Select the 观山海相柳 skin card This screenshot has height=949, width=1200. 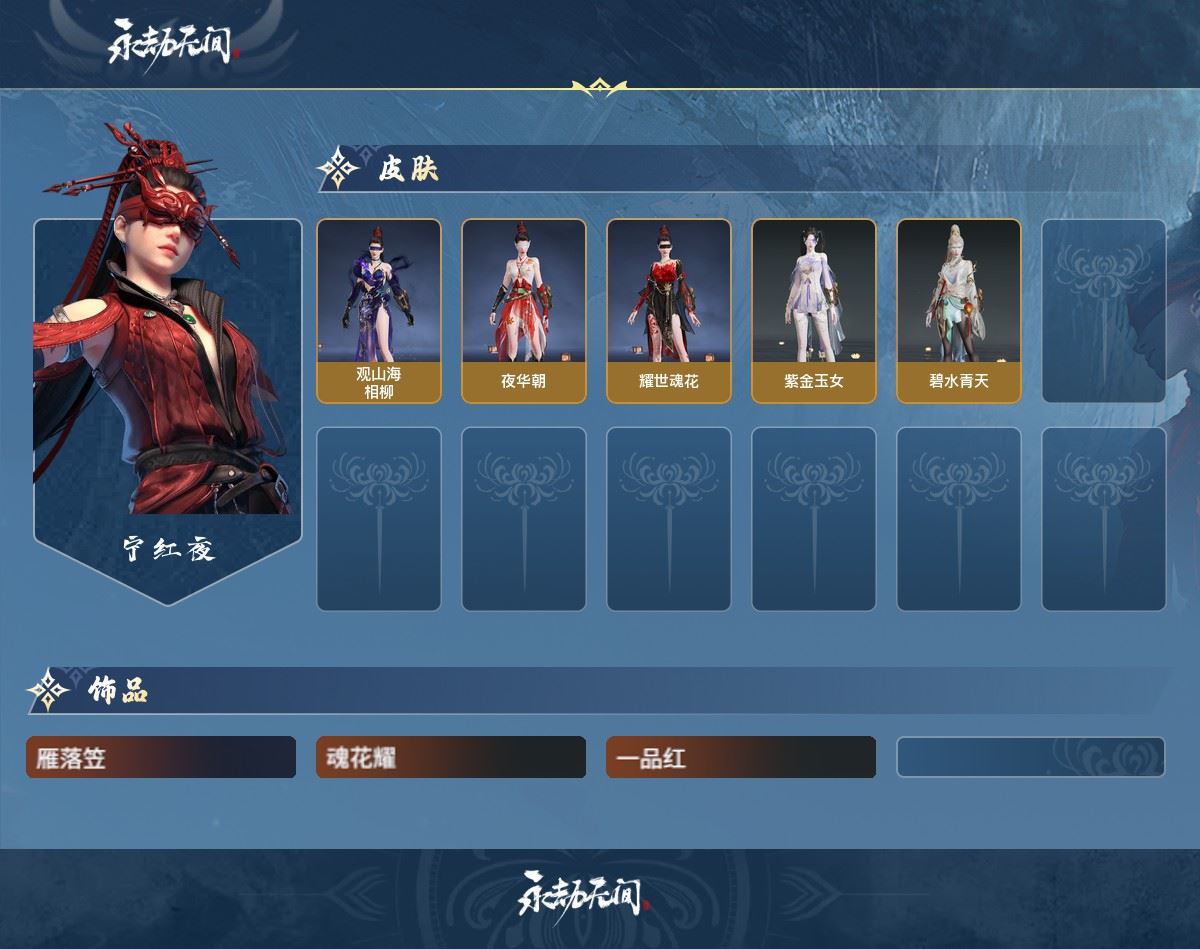point(379,311)
